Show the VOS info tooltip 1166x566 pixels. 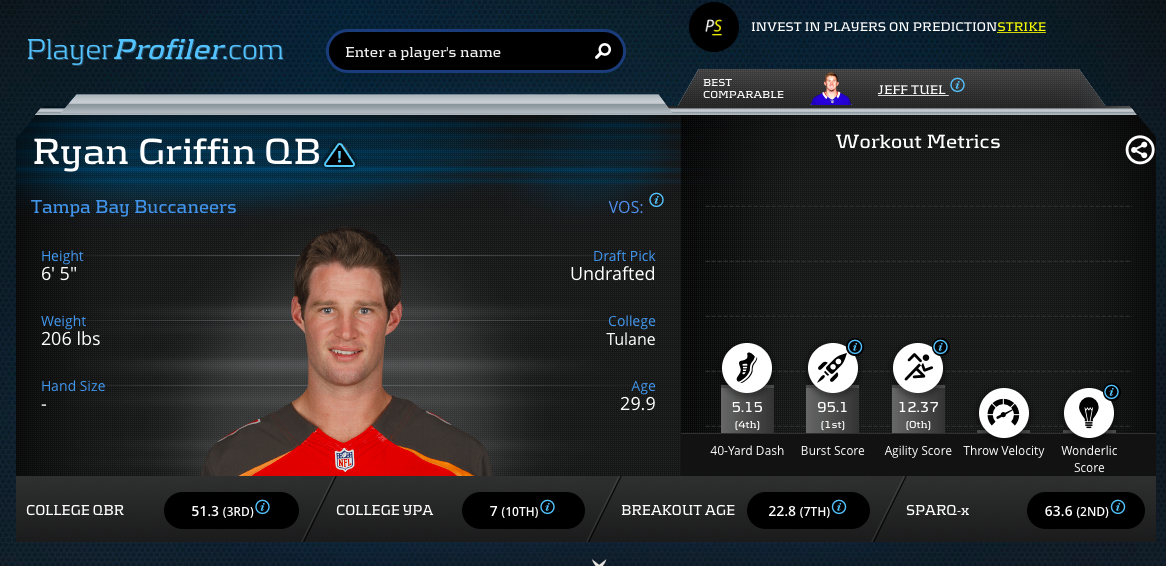(x=656, y=200)
